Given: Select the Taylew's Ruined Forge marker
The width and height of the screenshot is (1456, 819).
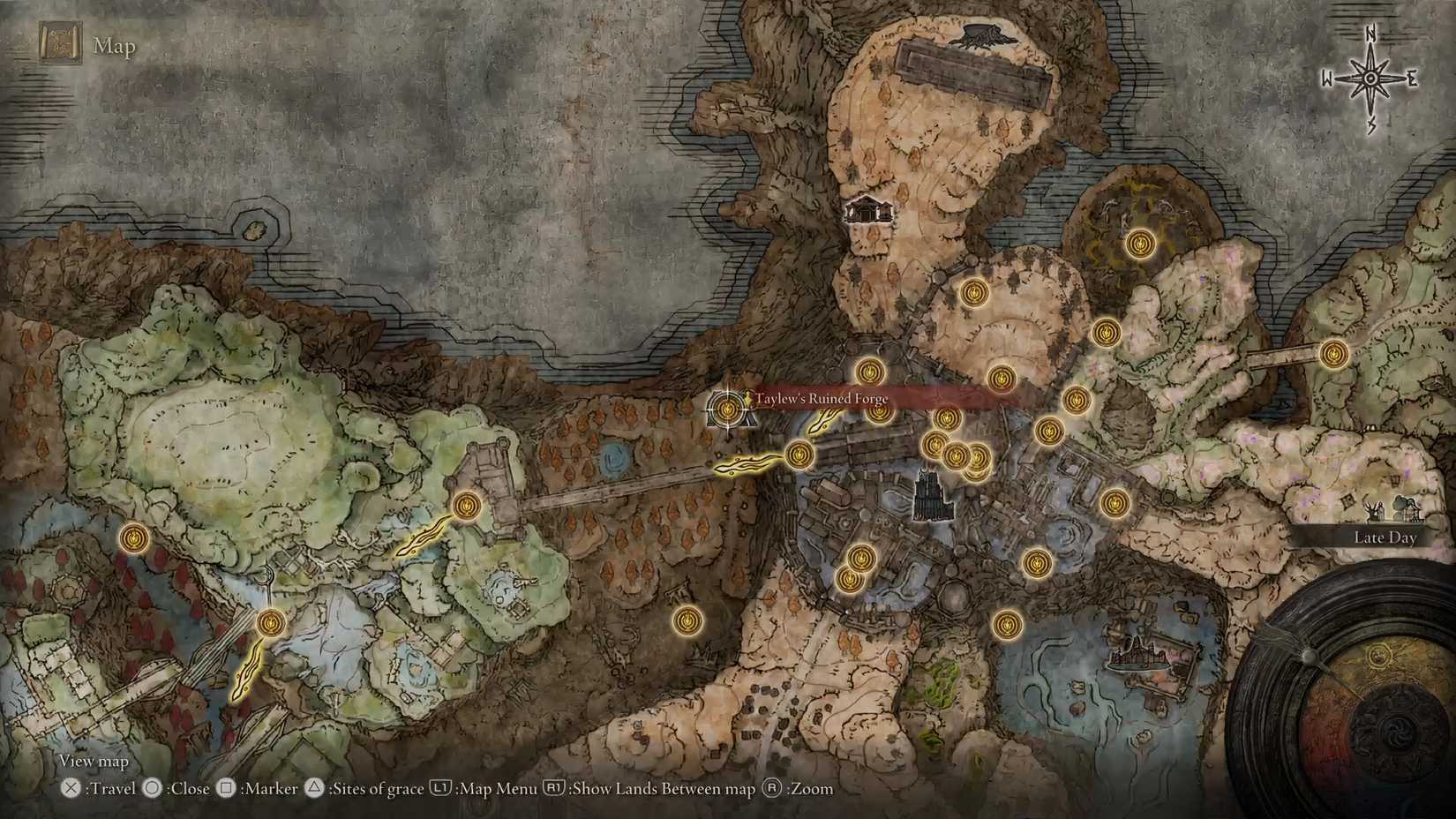Looking at the screenshot, I should click(x=725, y=409).
